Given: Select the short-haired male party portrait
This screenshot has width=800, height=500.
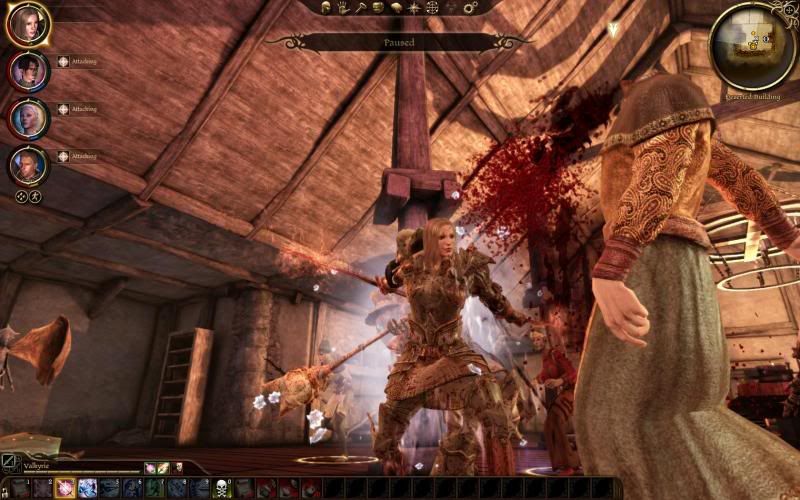Looking at the screenshot, I should (x=28, y=165).
